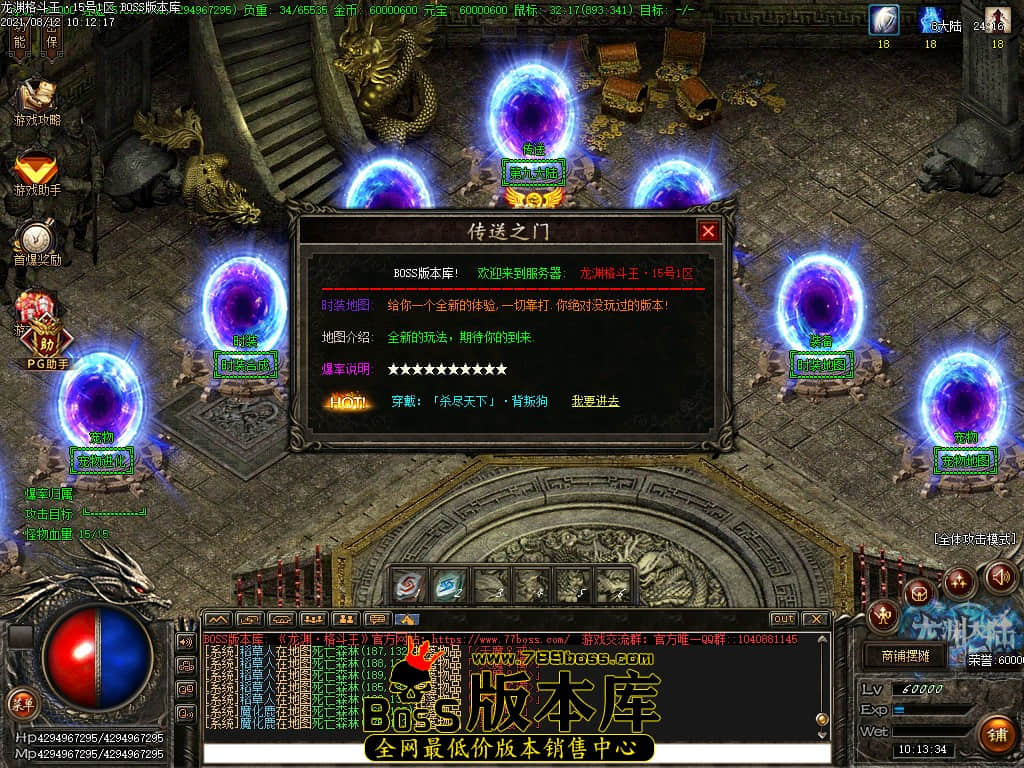Toggle the small speaker chat-side button
1024x768 pixels.
[x=186, y=641]
